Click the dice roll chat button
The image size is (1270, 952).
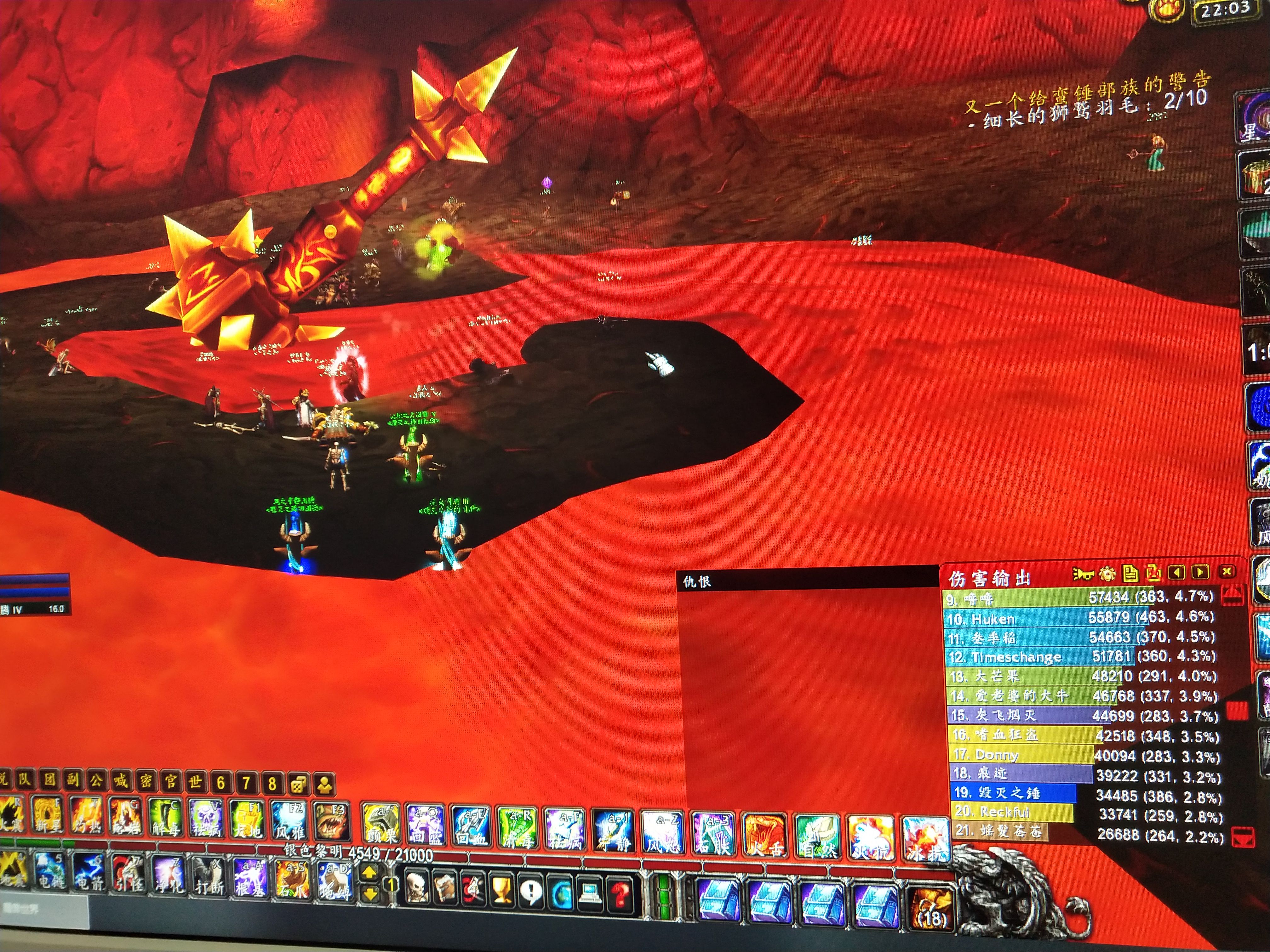coord(299,784)
